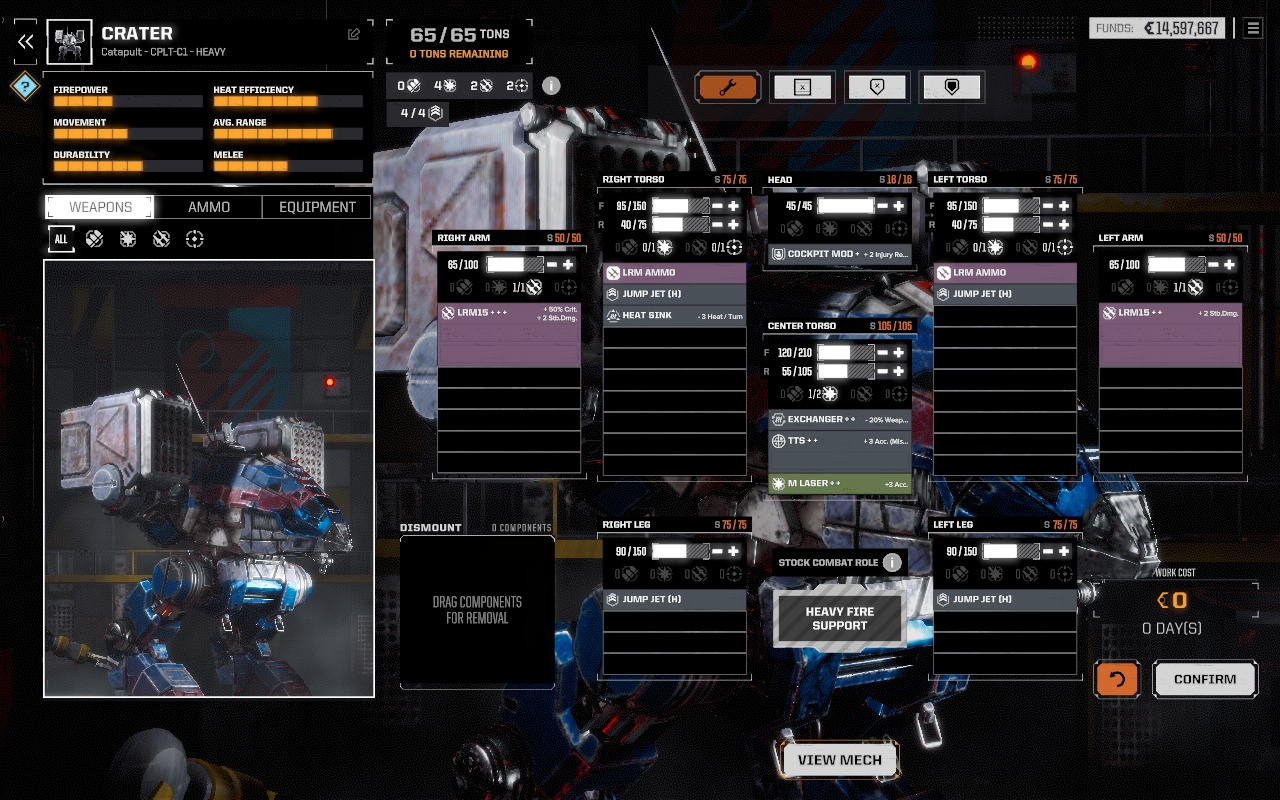Pick the M Laser in center torso

(x=840, y=483)
